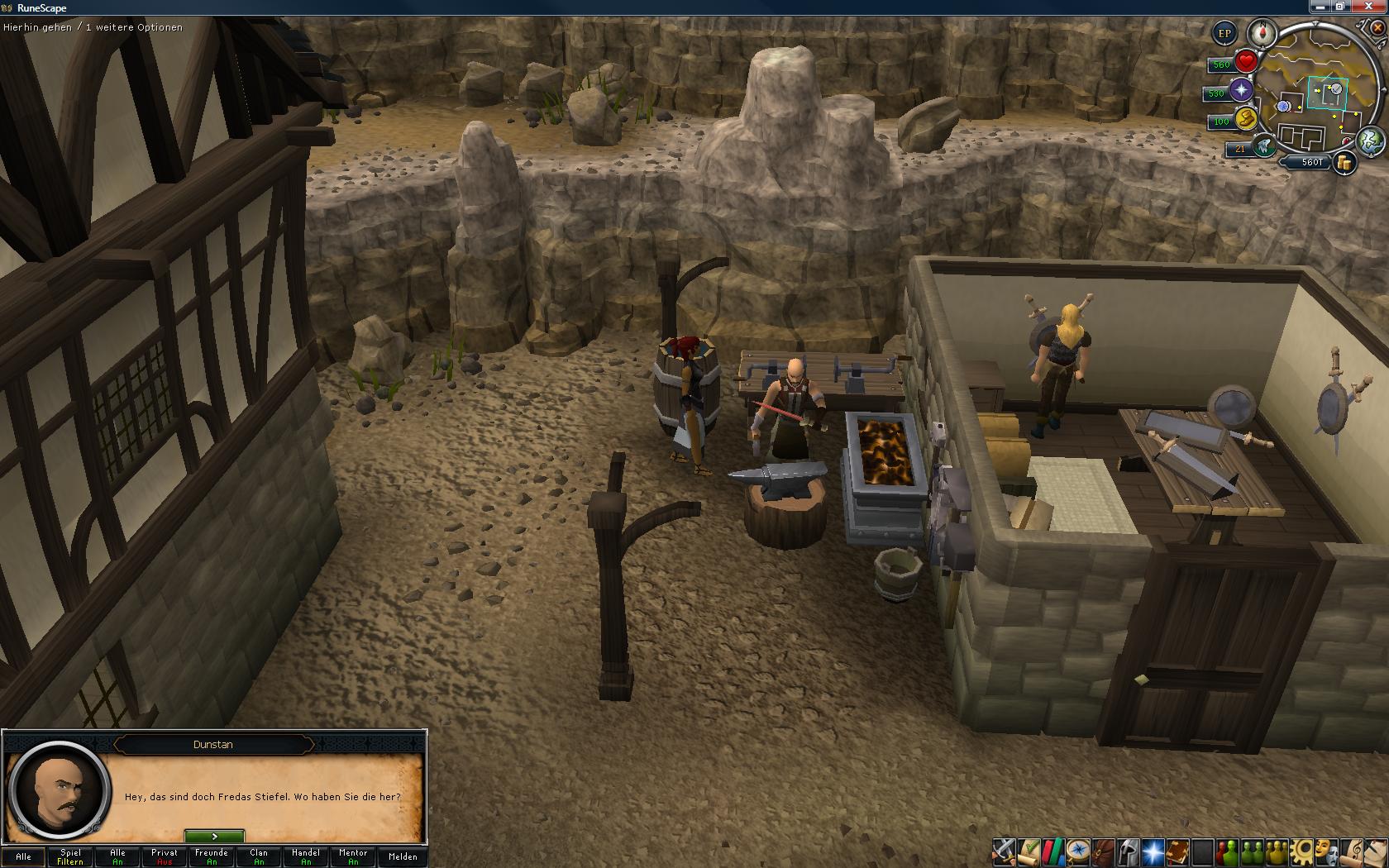This screenshot has height=868, width=1389.
Task: Open the Spiel chat filter tab
Action: [70, 856]
